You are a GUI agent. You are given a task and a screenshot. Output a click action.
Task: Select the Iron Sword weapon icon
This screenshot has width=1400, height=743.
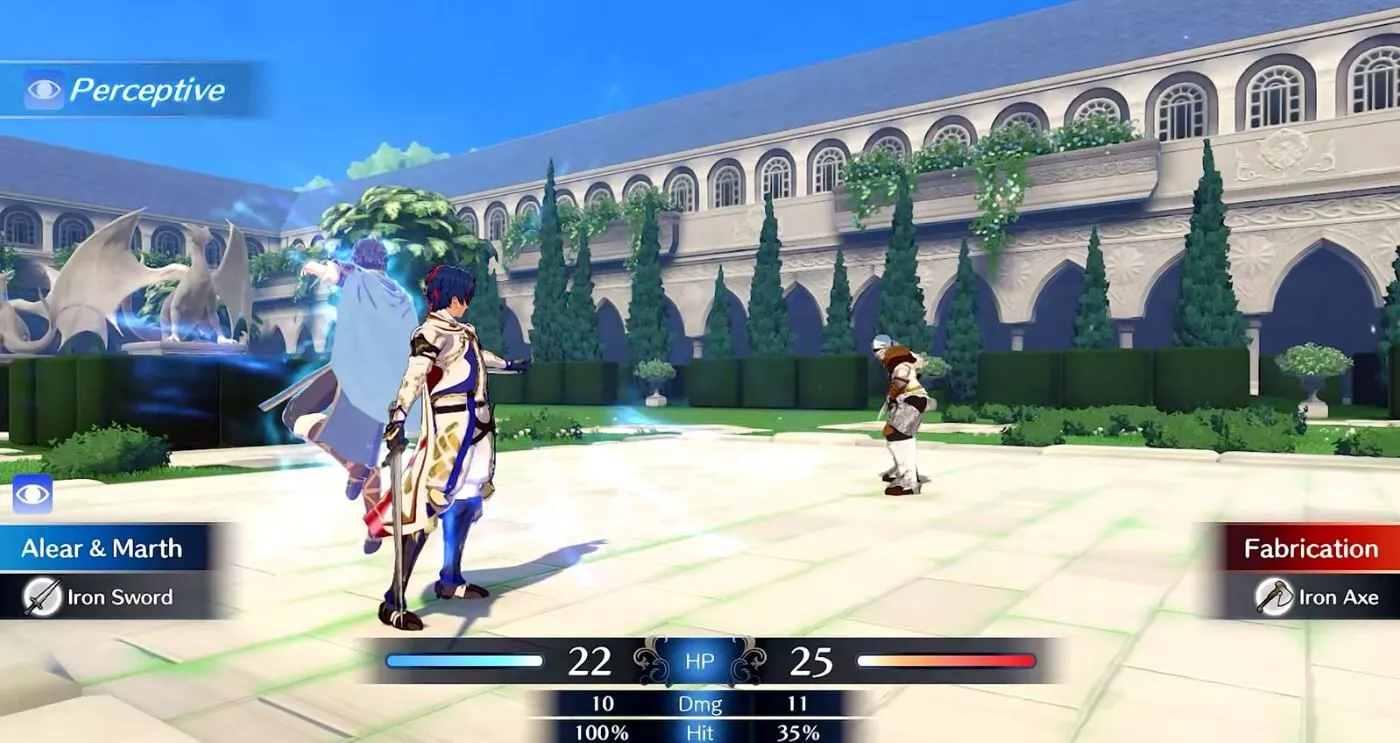pos(43,597)
